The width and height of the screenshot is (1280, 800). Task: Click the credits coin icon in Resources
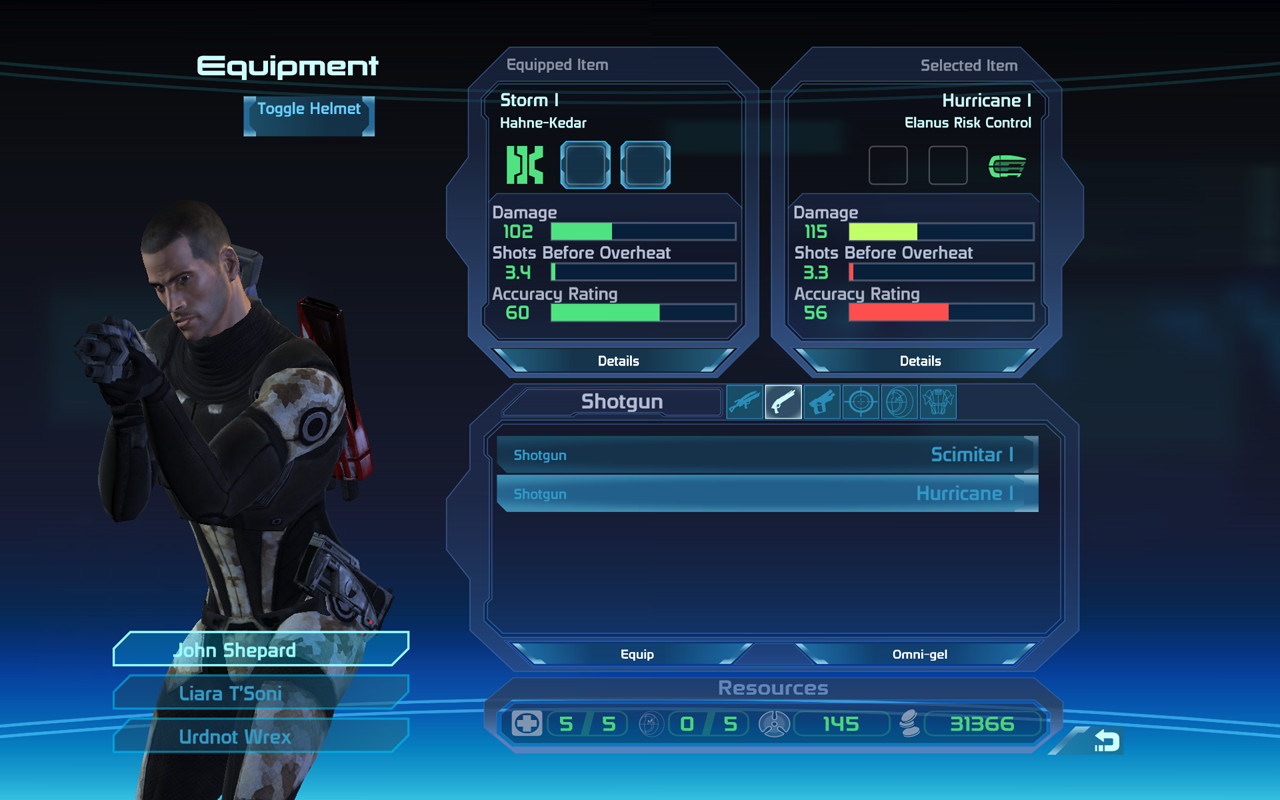910,723
